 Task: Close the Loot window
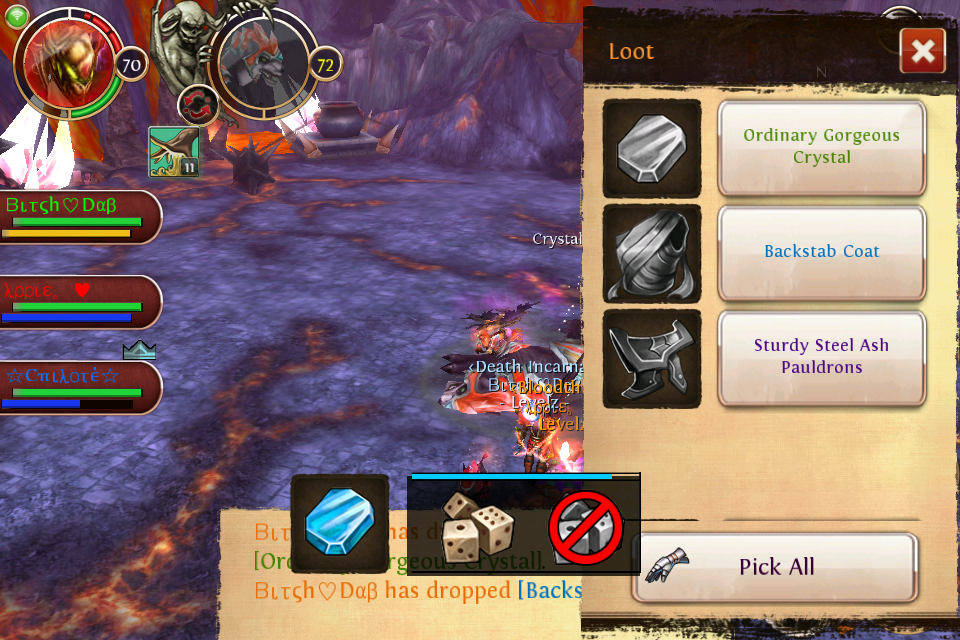click(922, 50)
